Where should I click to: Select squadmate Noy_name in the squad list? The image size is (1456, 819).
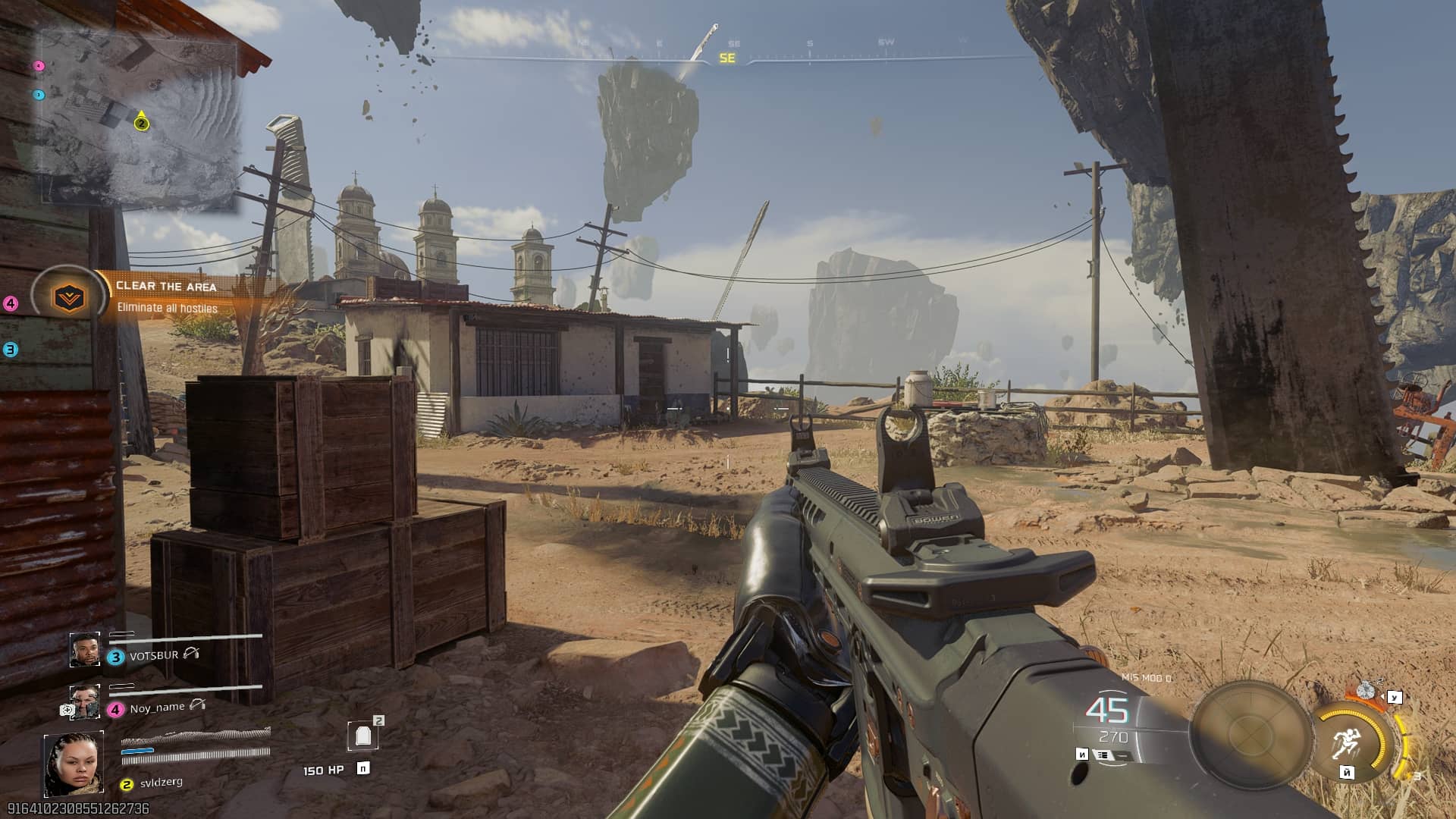tap(157, 708)
